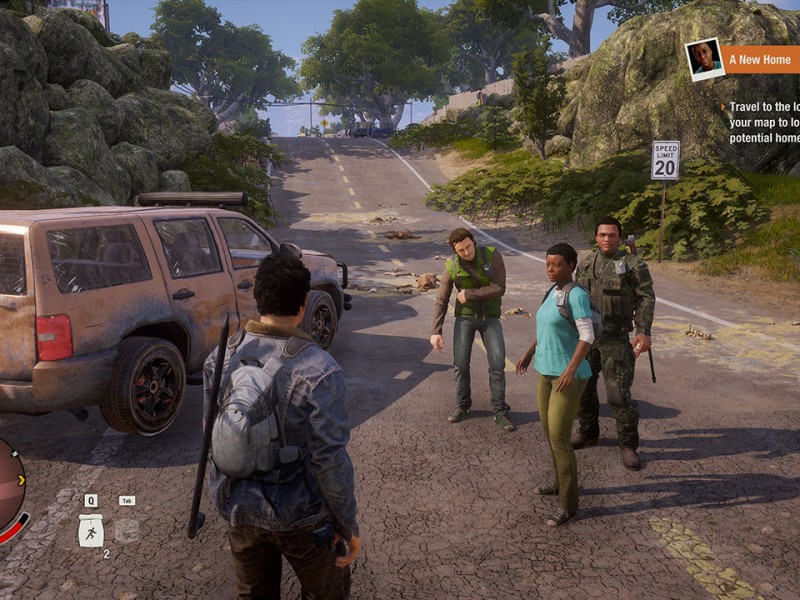The height and width of the screenshot is (600, 800).
Task: Click the circular minimap
Action: pos(8,490)
